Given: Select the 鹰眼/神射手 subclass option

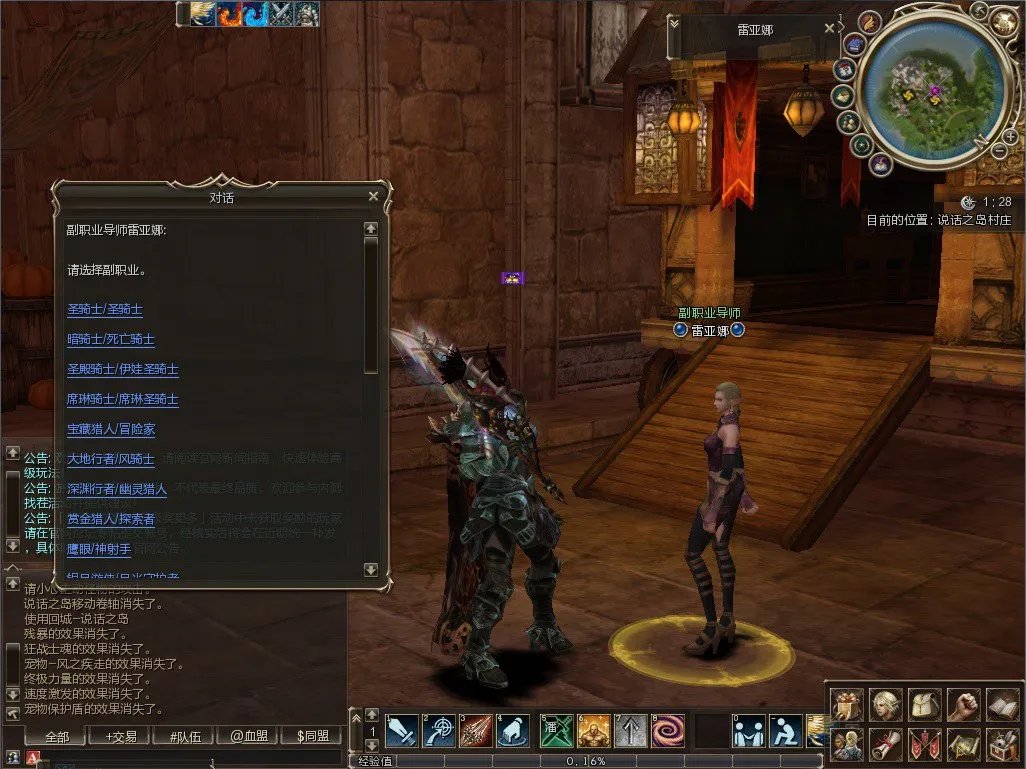Looking at the screenshot, I should point(99,549).
